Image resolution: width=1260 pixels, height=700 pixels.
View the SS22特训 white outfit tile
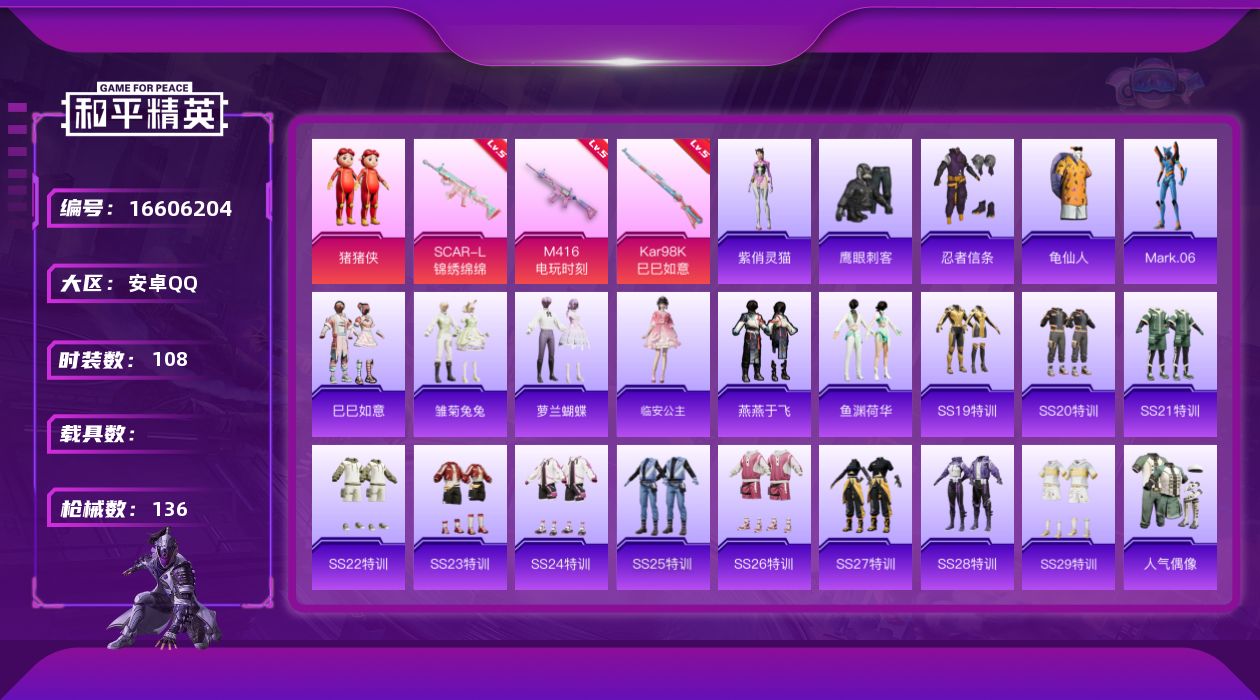[x=358, y=517]
